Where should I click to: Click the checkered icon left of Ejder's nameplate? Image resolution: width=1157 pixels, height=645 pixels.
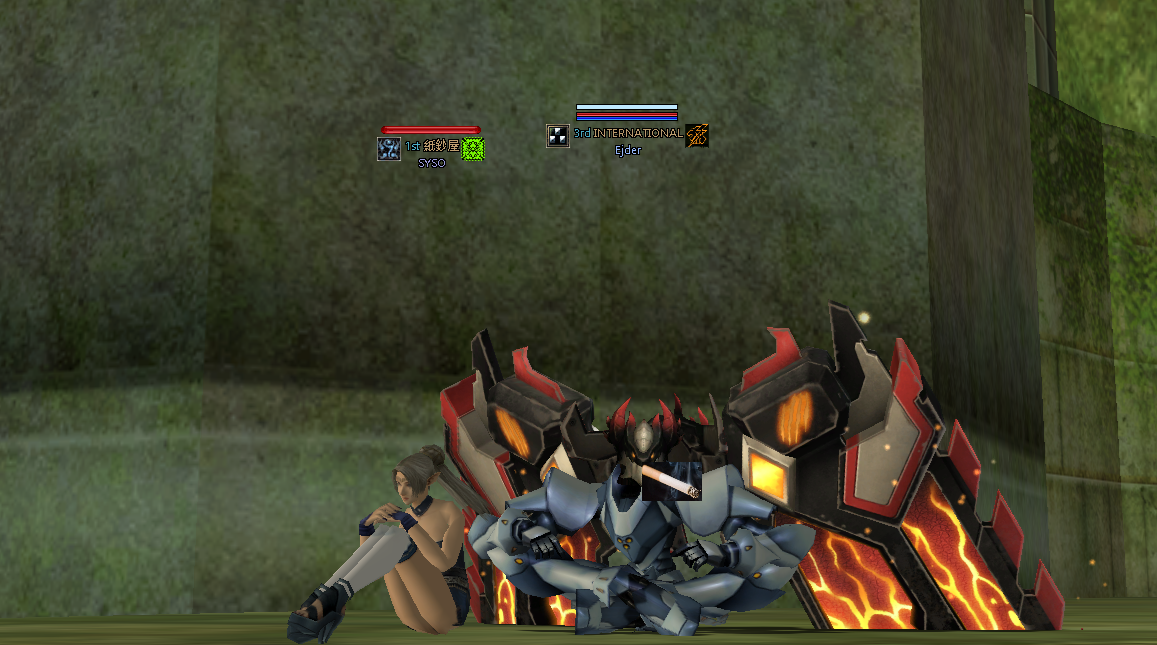pos(558,135)
